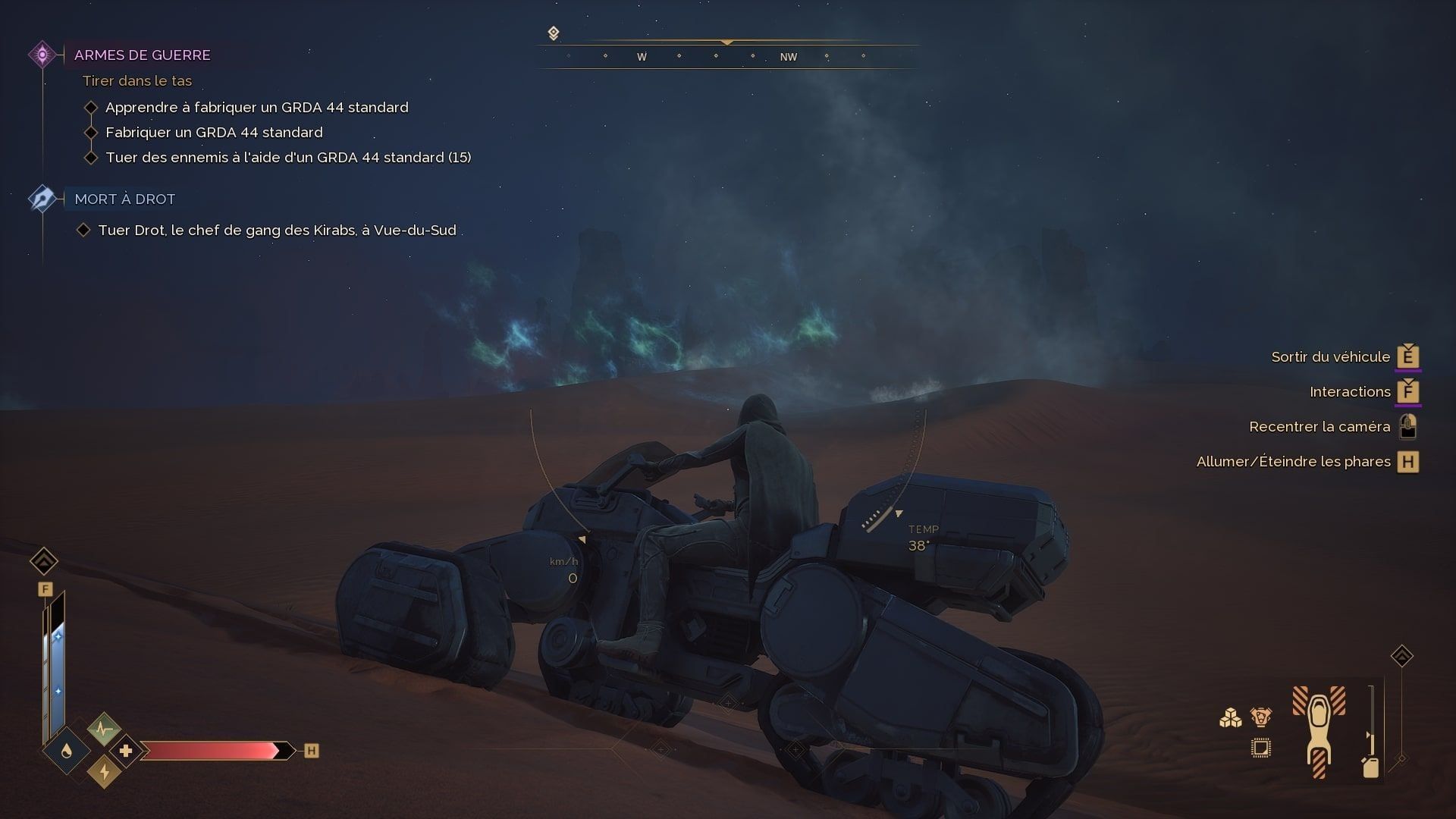Click the vehicle engine module icon

tap(1260, 717)
